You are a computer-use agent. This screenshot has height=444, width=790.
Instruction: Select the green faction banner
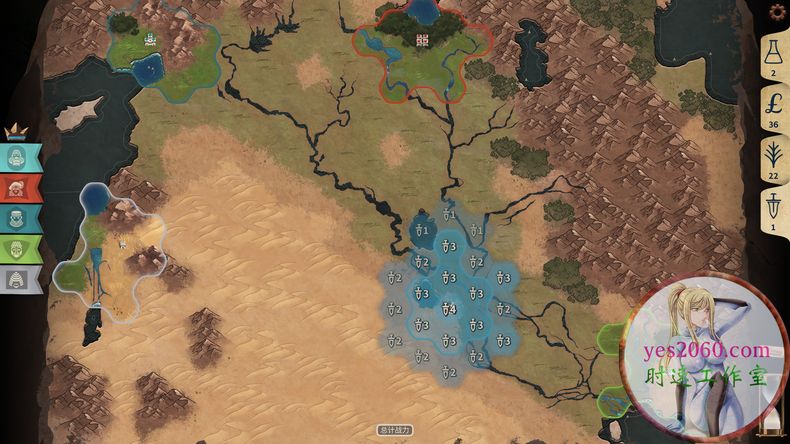pyautogui.click(x=20, y=248)
